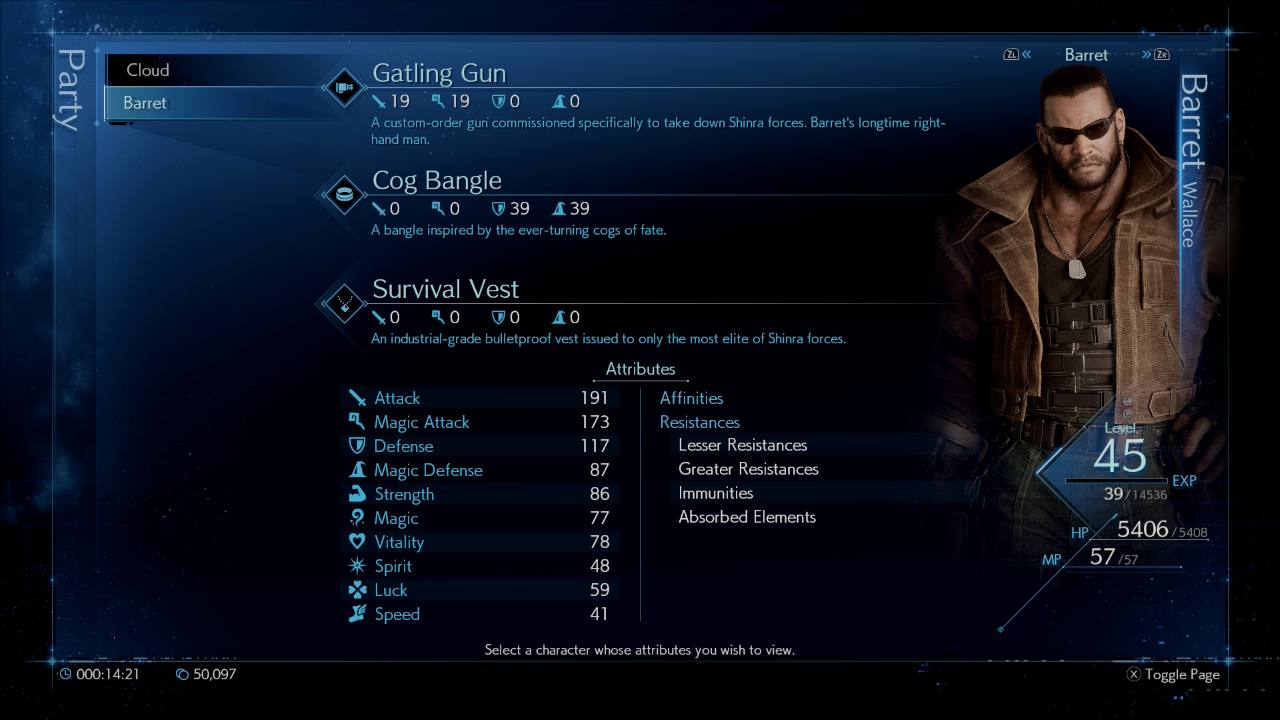Screen dimensions: 1280x720
Task: Click the Gatling Gun weapon icon
Action: click(344, 87)
